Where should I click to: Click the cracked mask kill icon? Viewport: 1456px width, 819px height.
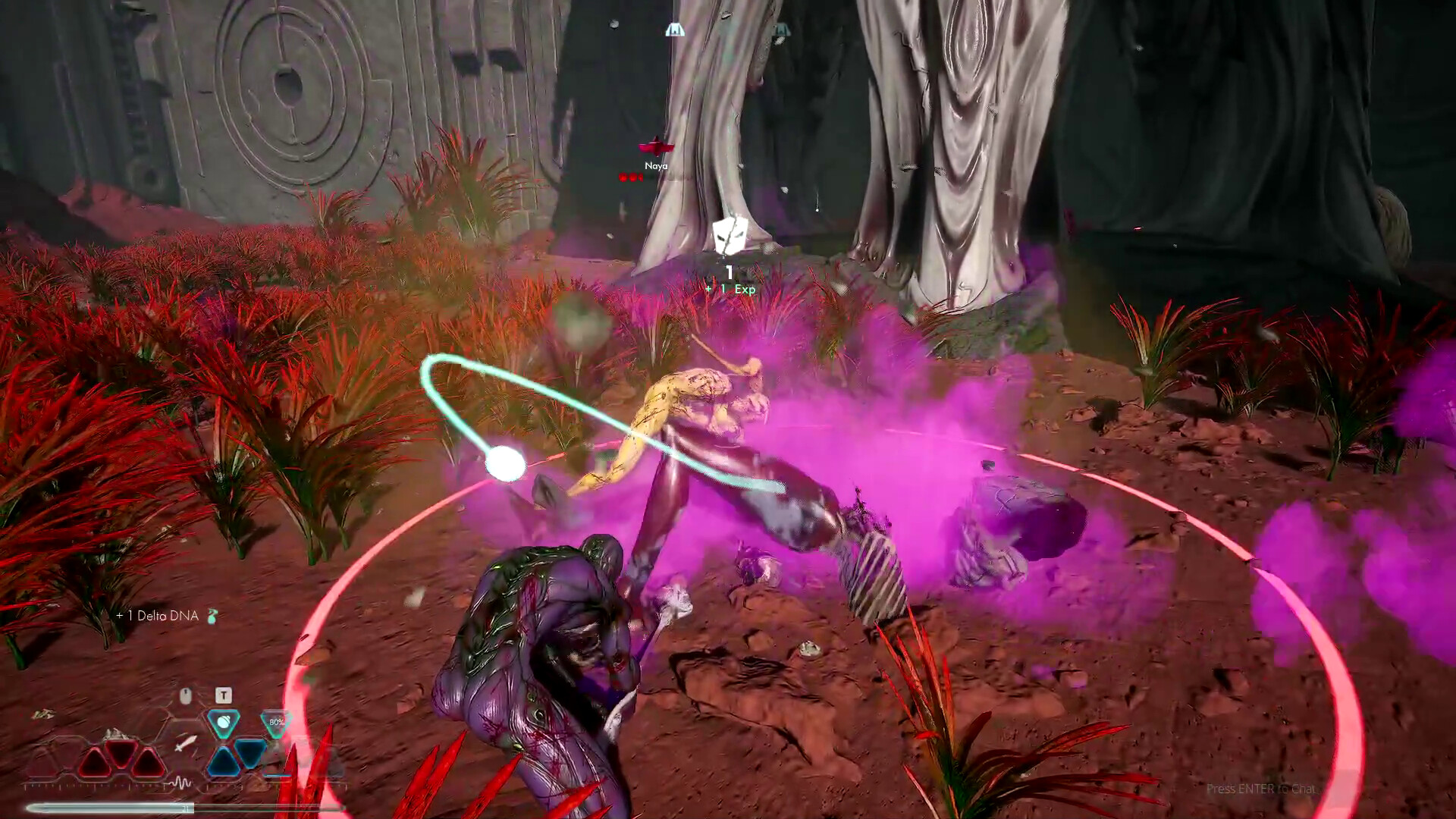coord(730,235)
